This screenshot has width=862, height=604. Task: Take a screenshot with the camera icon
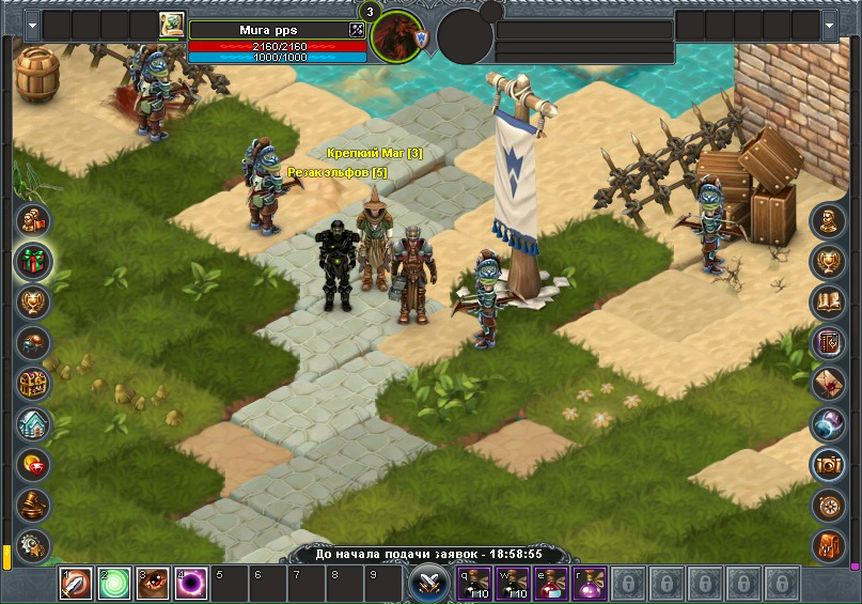coord(828,464)
